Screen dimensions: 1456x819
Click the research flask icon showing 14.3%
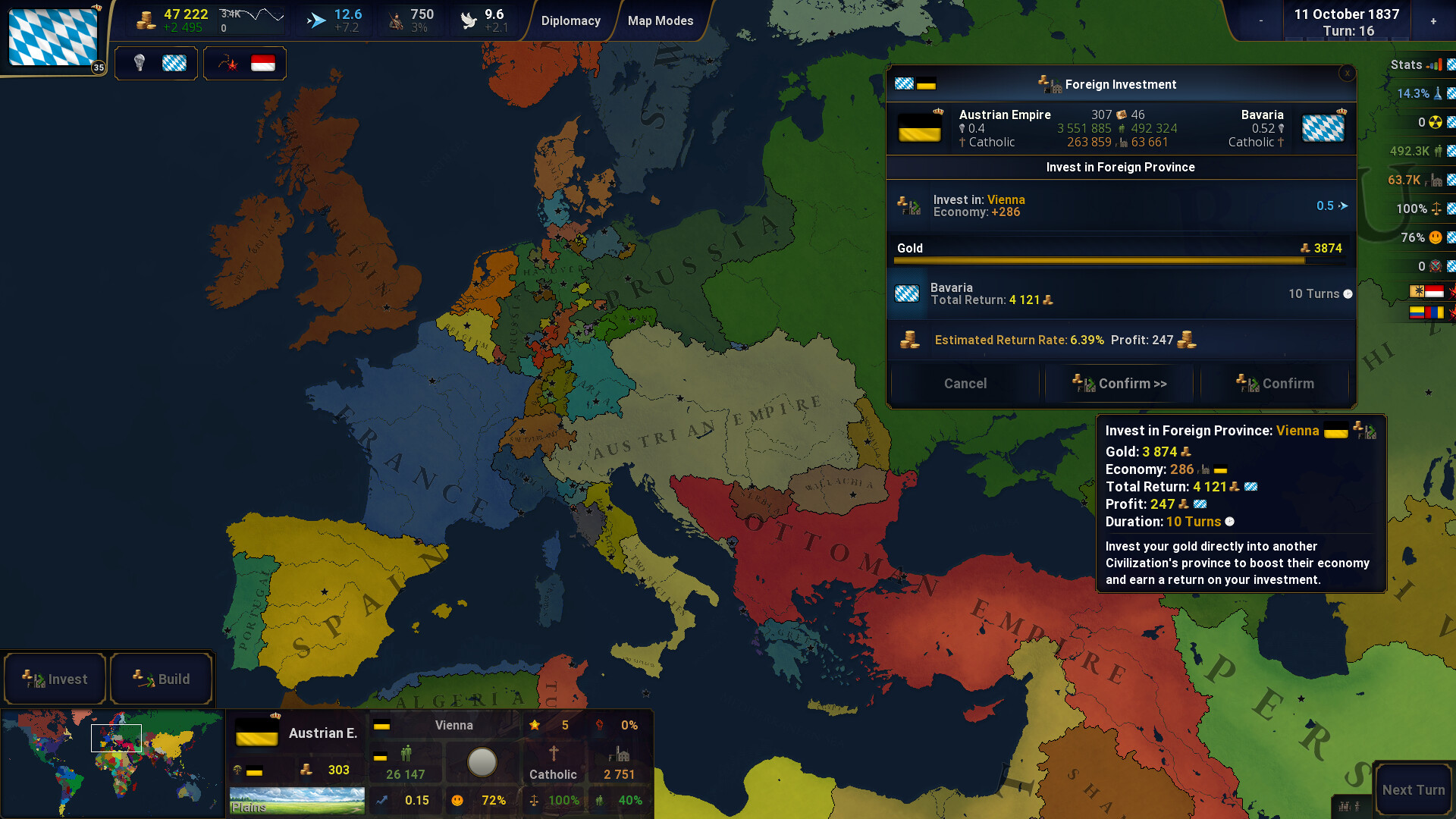click(1439, 93)
